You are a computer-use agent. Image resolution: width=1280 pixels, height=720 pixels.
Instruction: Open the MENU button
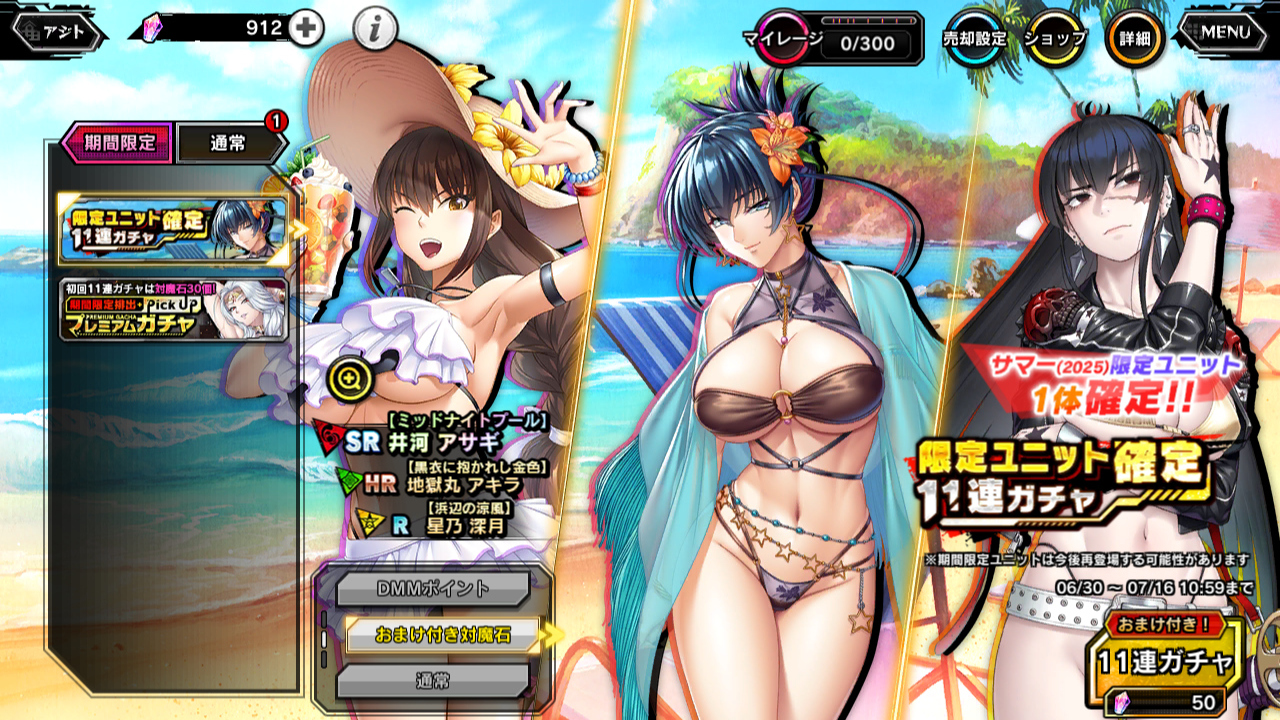(x=1225, y=32)
